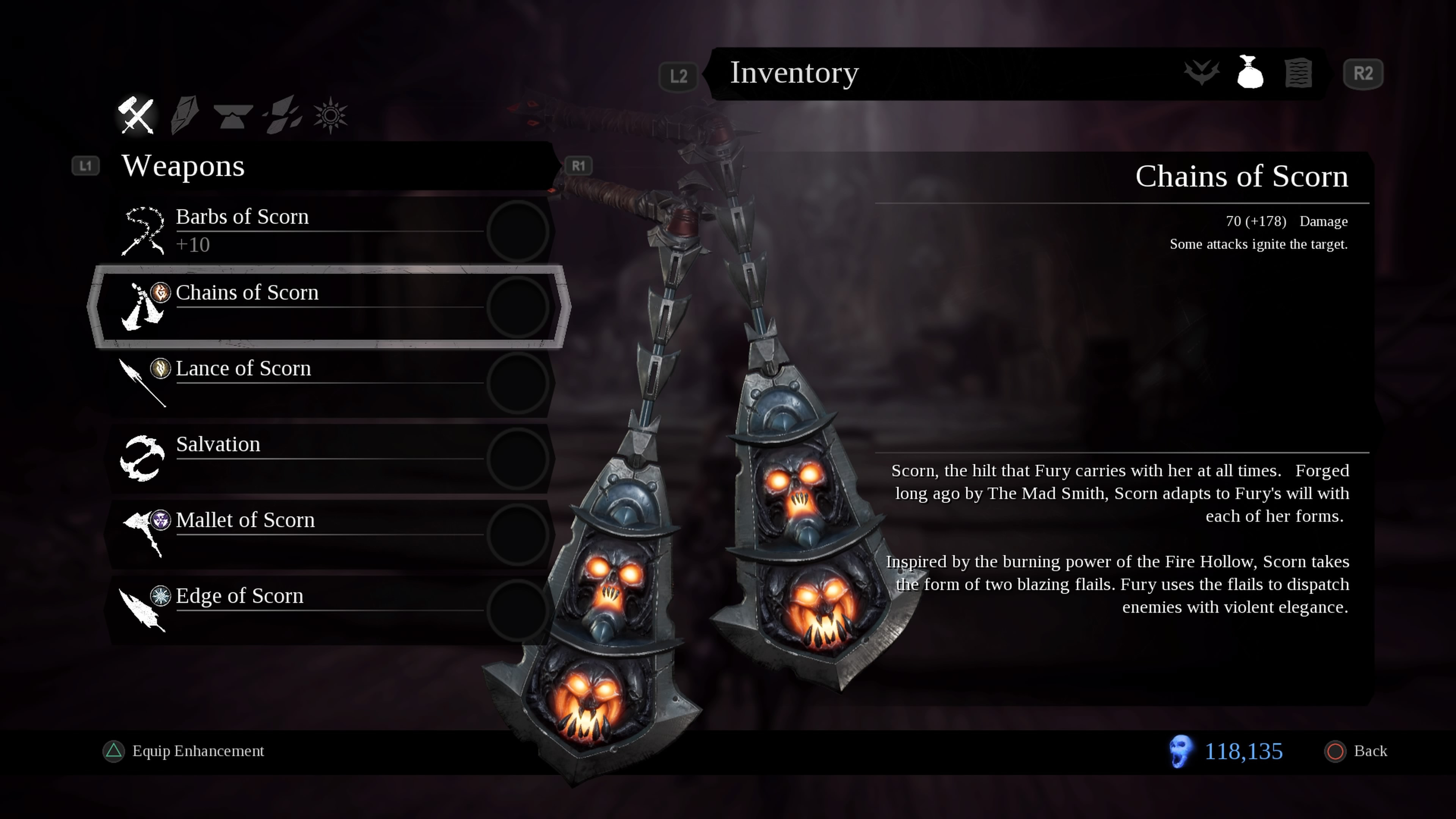1456x819 pixels.
Task: Show the scattered fragments category
Action: 282,115
